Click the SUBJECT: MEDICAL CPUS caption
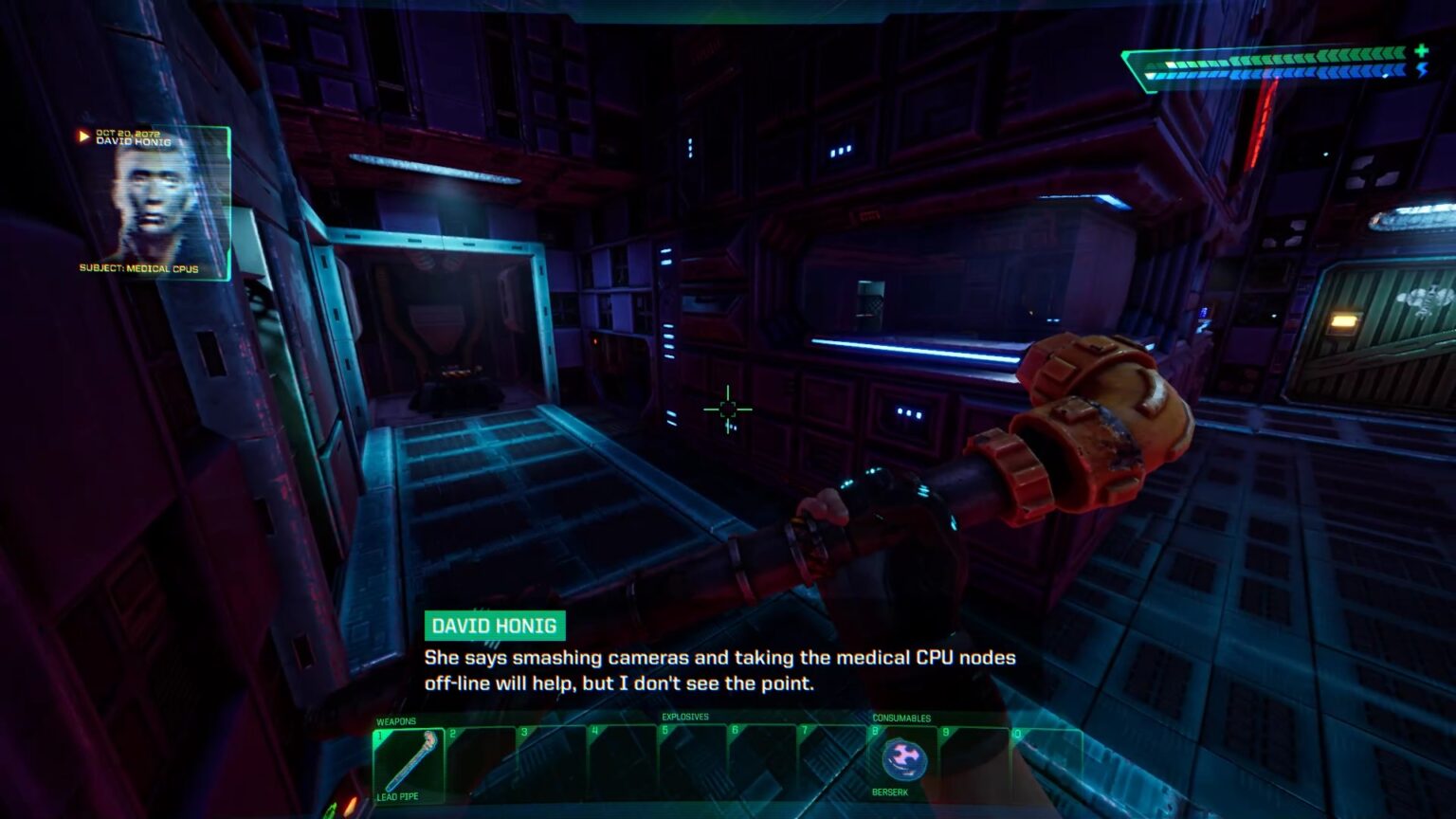The image size is (1456, 819). 138,269
